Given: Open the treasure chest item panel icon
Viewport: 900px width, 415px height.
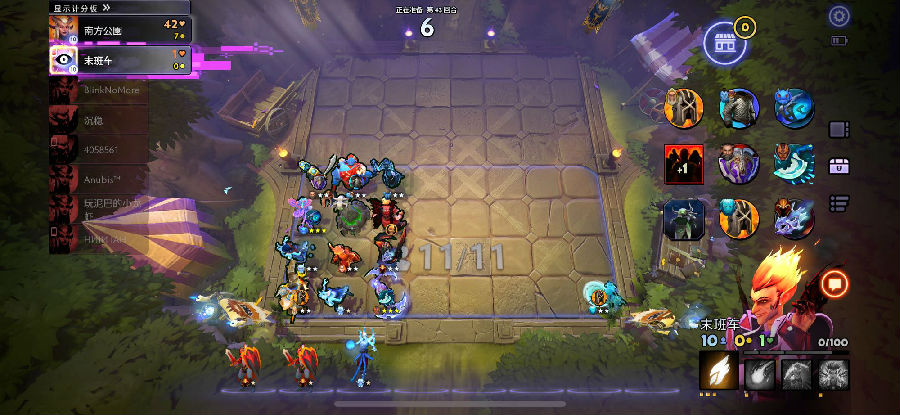Looking at the screenshot, I should (x=839, y=166).
